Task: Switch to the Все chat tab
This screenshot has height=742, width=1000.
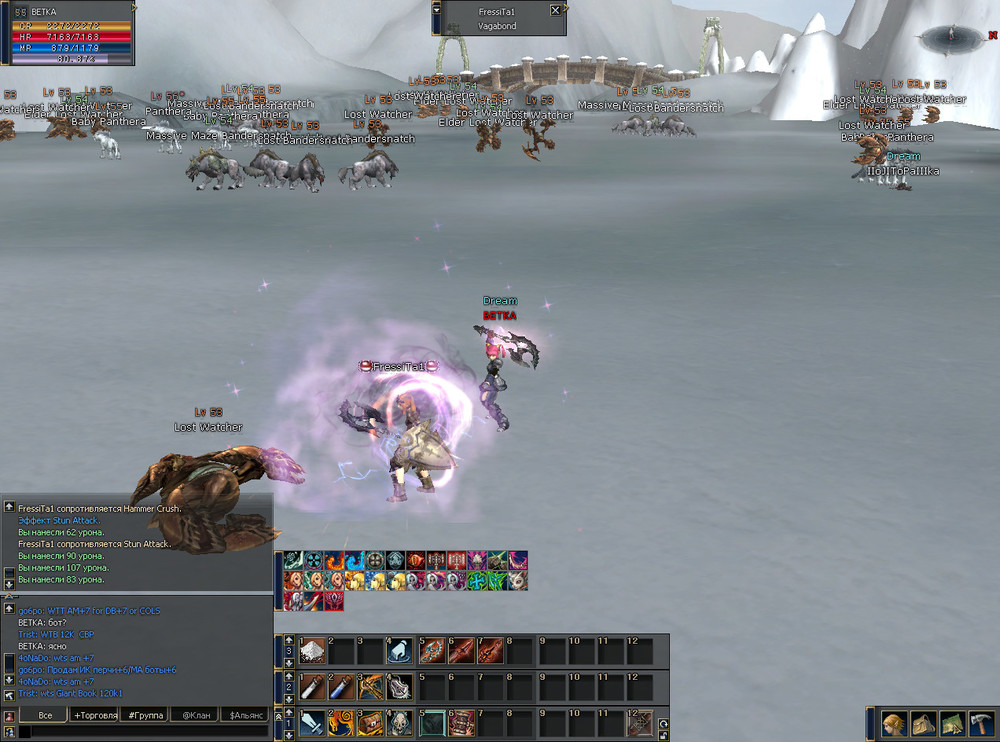Action: coord(44,715)
